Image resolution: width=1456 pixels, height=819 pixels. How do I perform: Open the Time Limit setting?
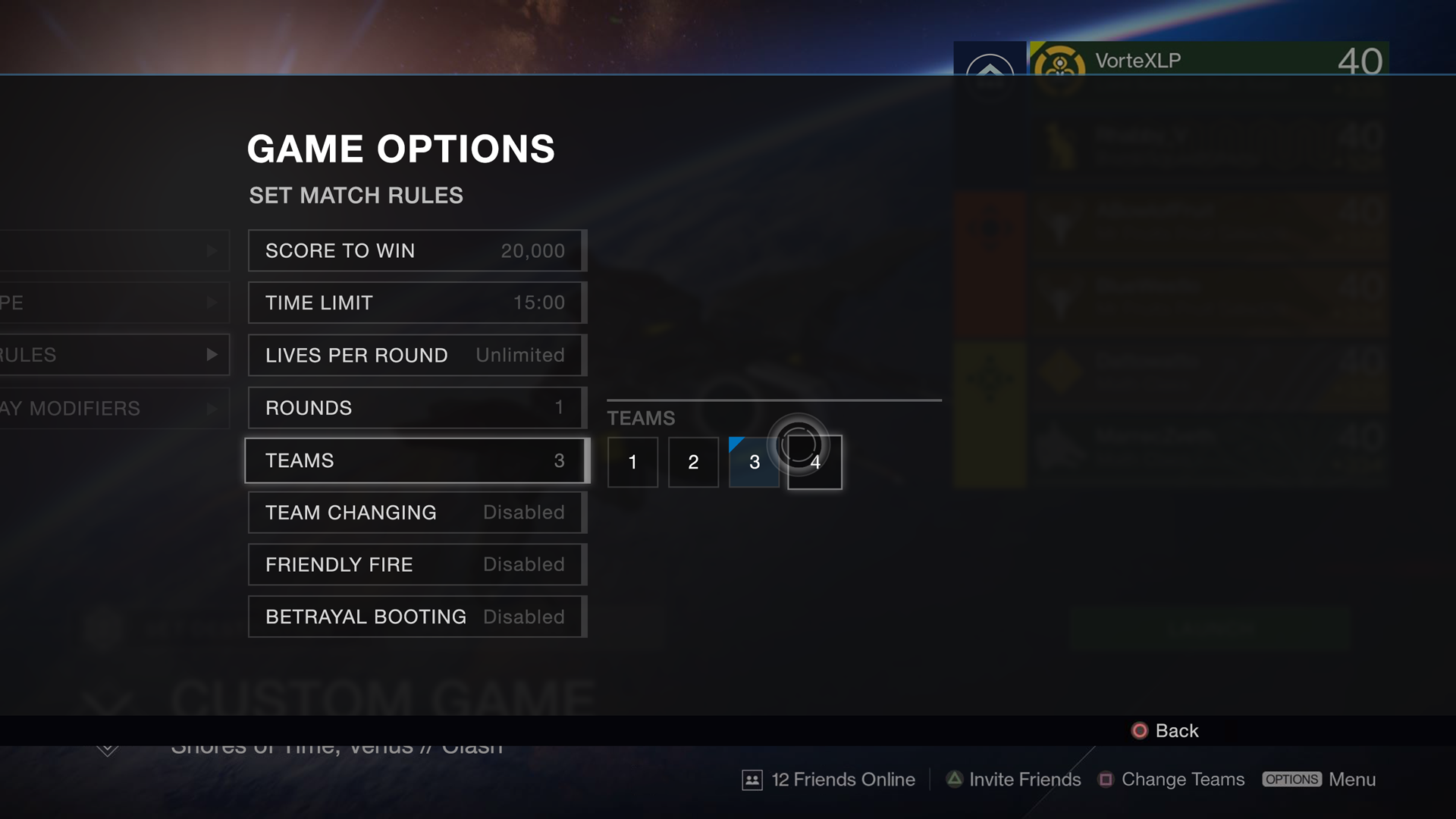click(416, 303)
